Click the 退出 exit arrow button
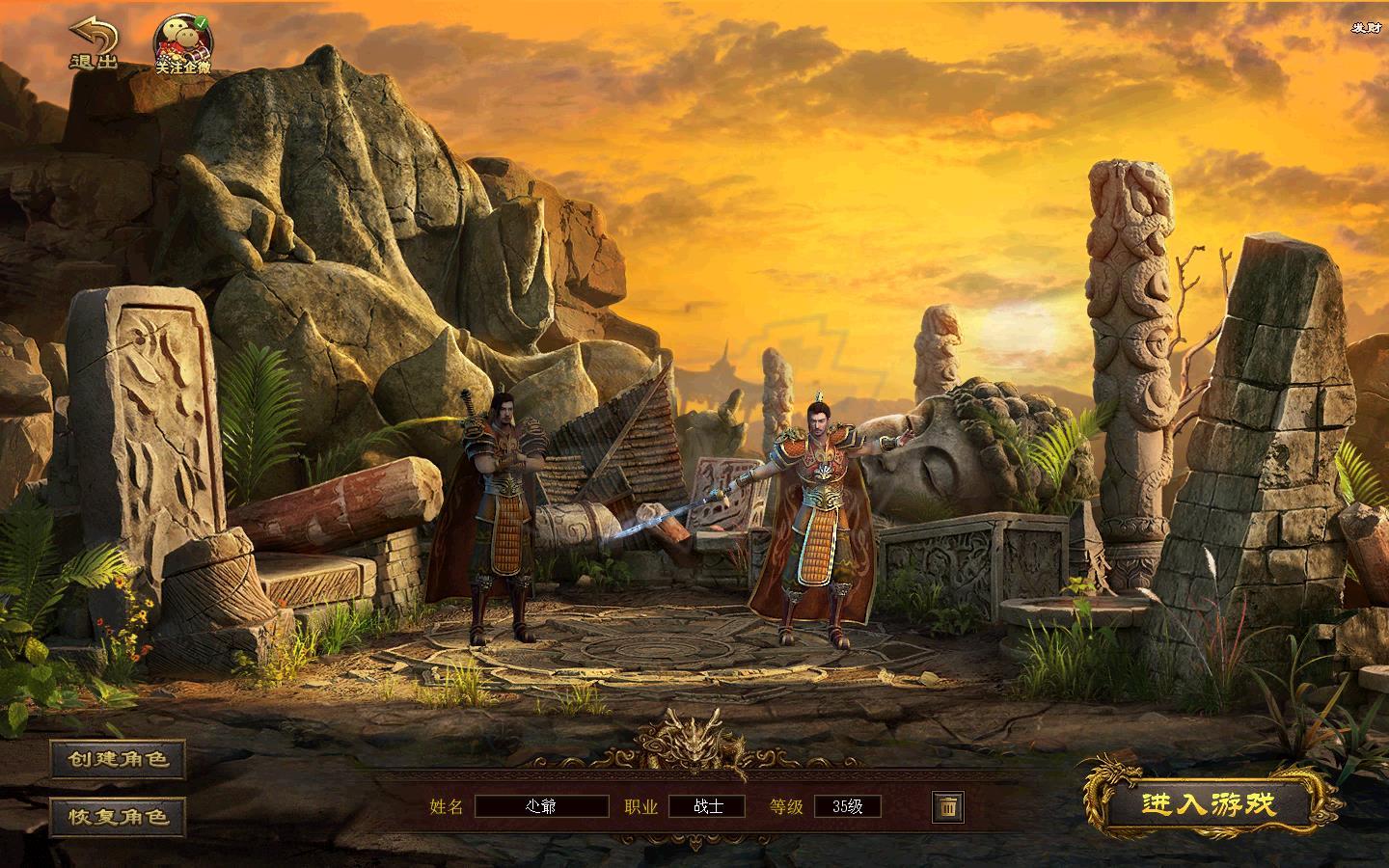This screenshot has height=868, width=1389. (94, 43)
